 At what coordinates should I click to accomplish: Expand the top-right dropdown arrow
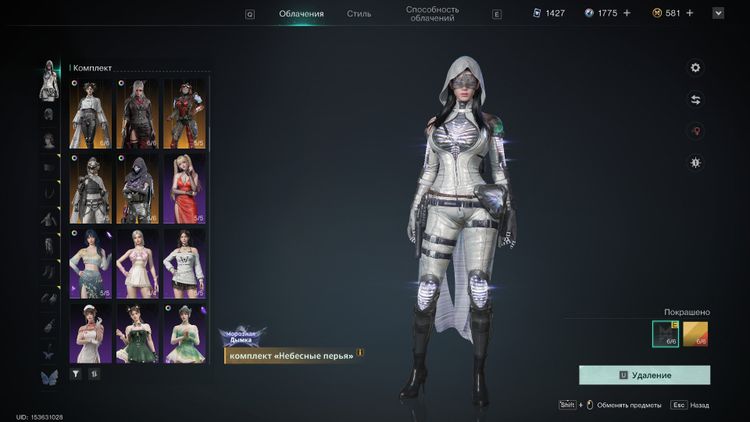click(718, 13)
